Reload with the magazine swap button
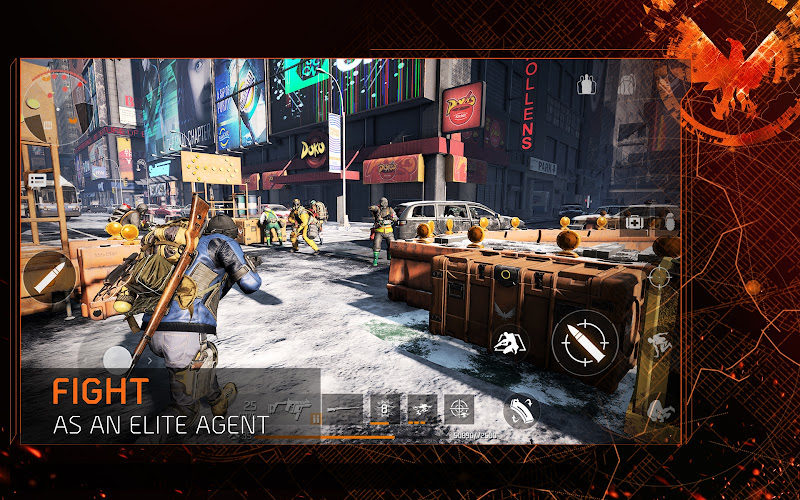This screenshot has width=800, height=500. (x=519, y=410)
